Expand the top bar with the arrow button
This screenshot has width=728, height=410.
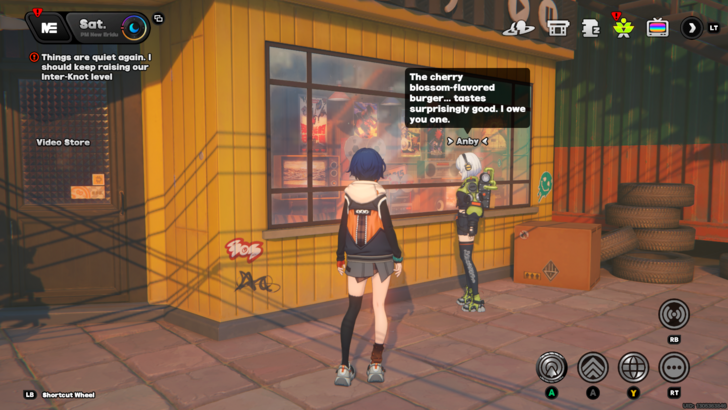(691, 28)
